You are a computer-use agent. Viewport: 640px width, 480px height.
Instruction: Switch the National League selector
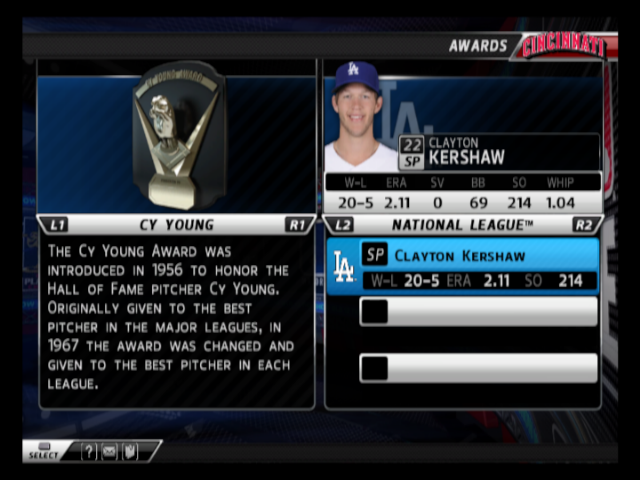pos(463,225)
